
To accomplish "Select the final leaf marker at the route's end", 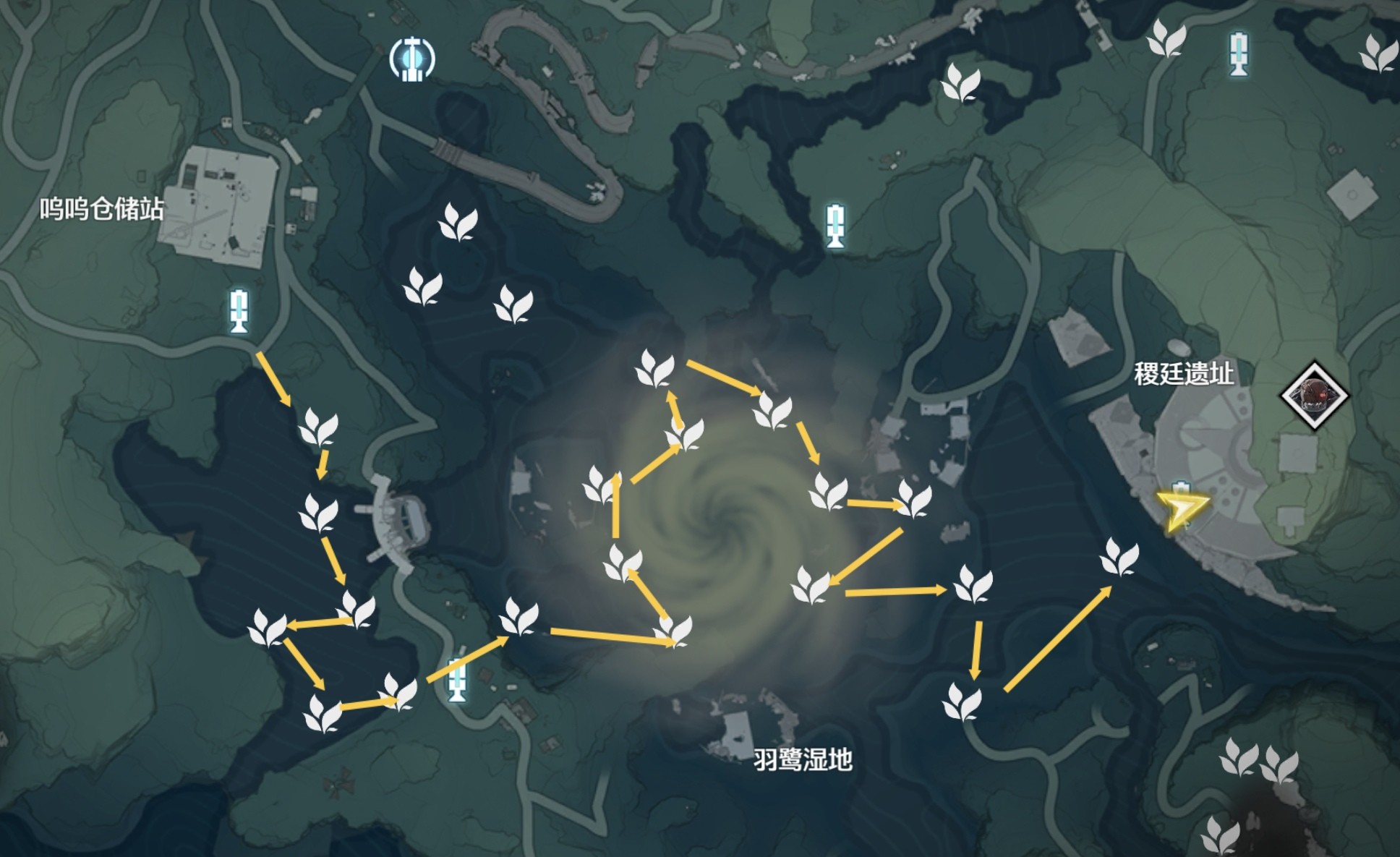I will (x=1119, y=558).
